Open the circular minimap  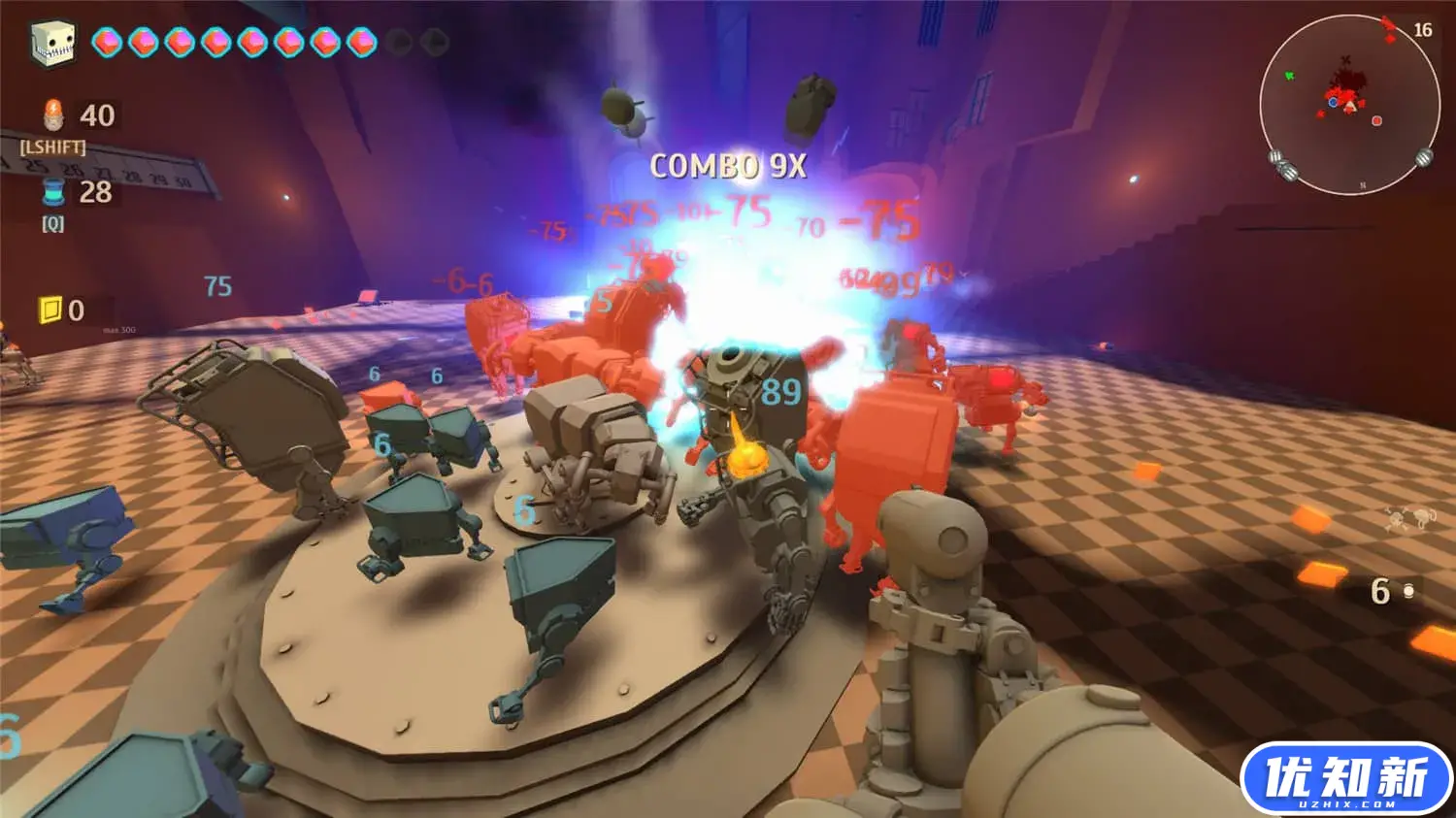pos(1349,104)
